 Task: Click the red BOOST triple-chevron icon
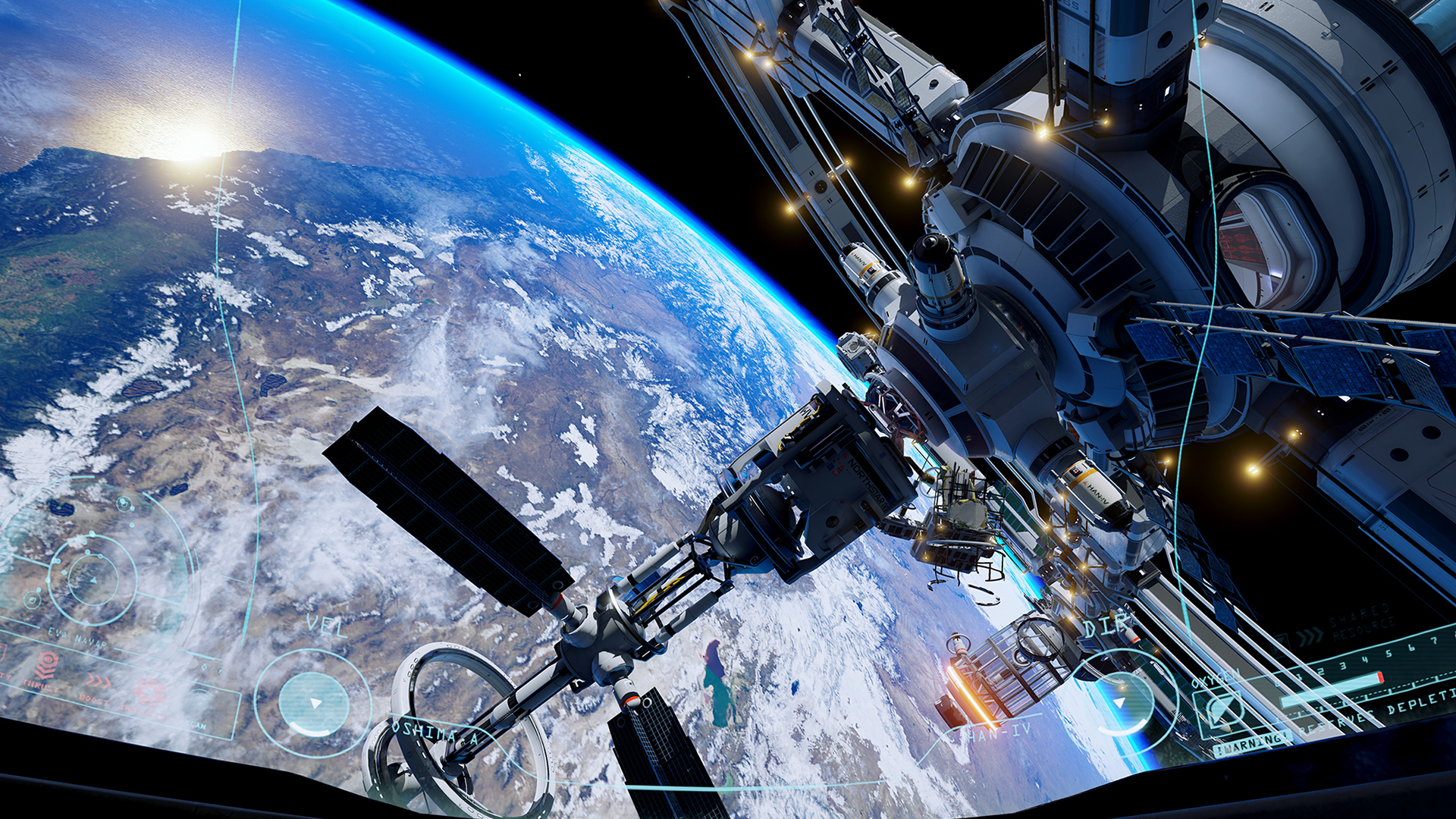click(99, 680)
